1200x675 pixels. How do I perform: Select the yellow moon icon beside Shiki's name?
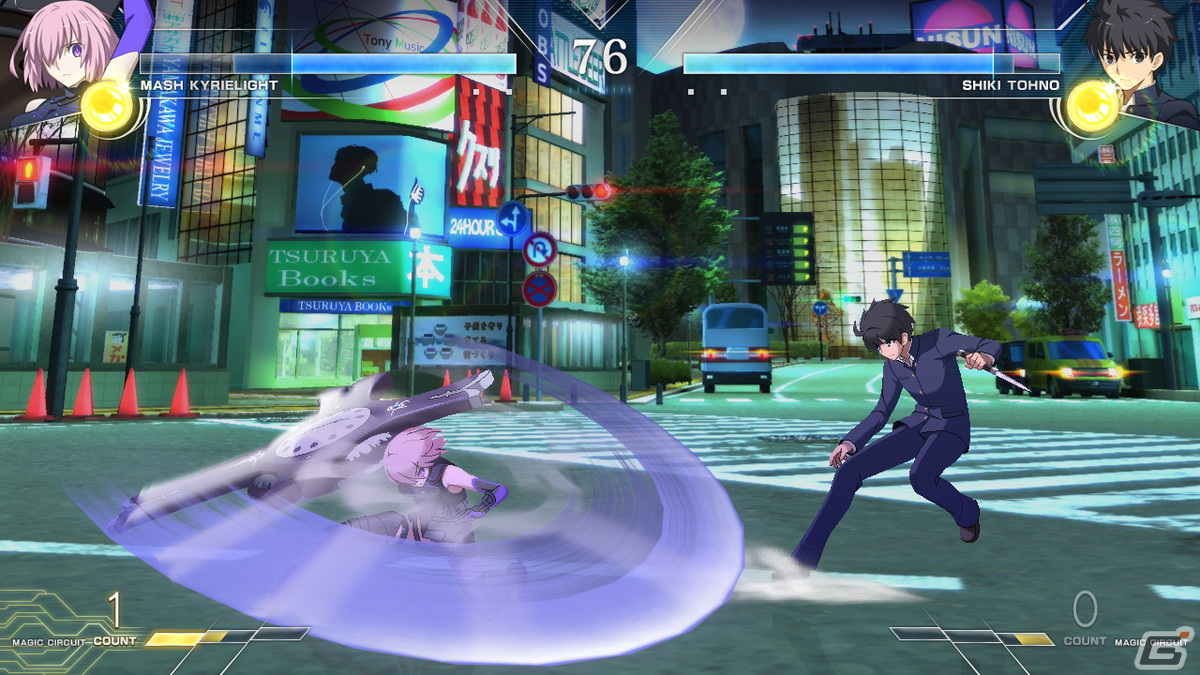[x=1091, y=107]
